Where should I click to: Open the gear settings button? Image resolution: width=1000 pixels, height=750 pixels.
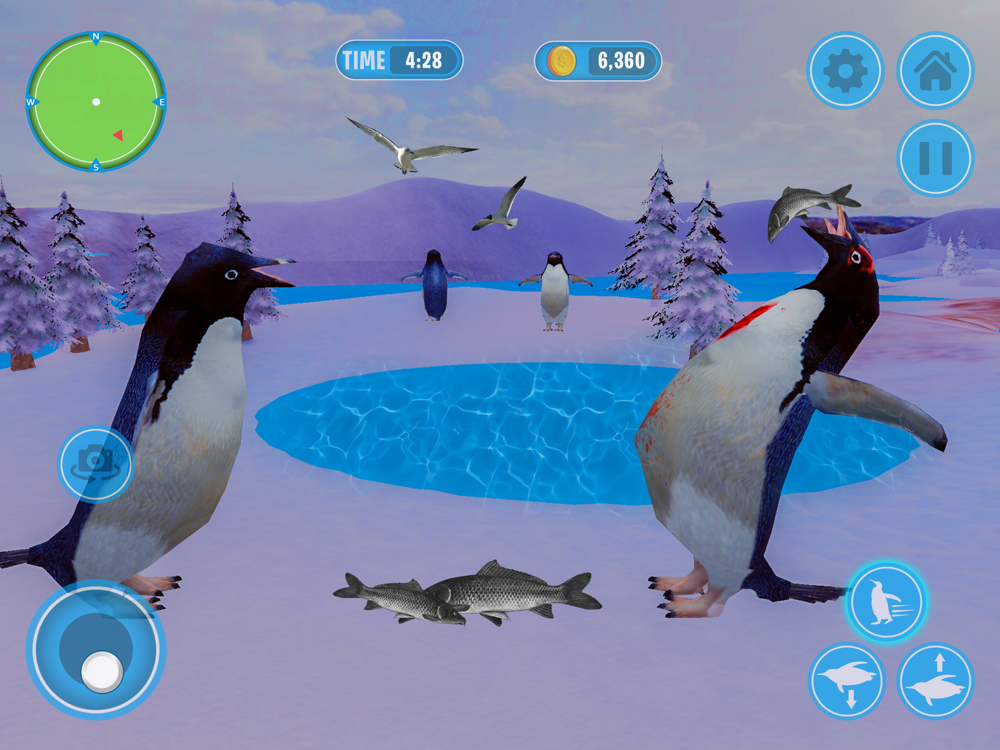[845, 70]
